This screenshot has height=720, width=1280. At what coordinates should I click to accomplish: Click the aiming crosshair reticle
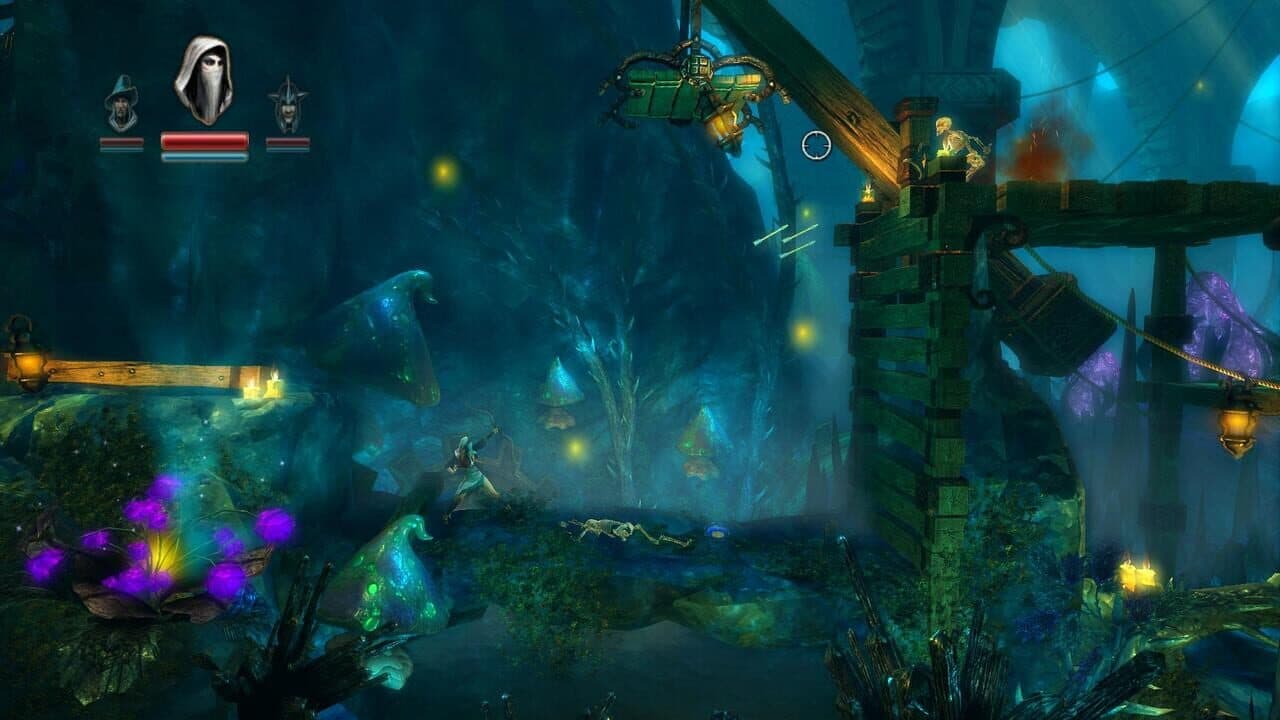coord(814,145)
